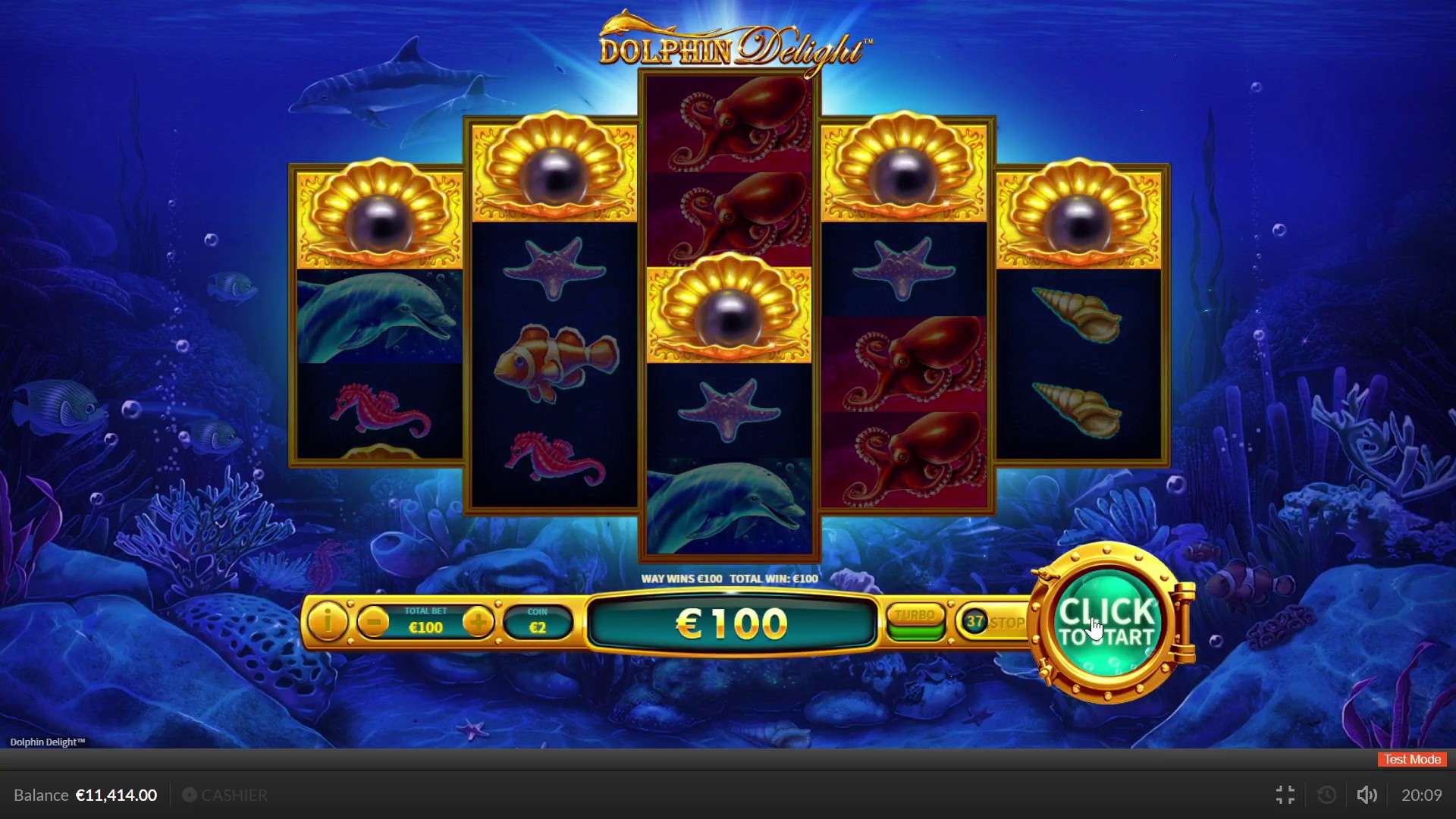Open the Total Bet selector
Image resolution: width=1456 pixels, height=819 pixels.
(x=425, y=622)
